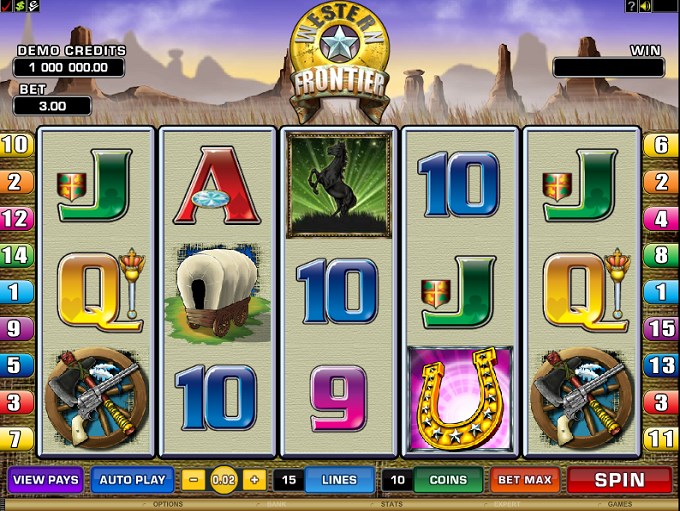Open the VIEW PAYS paytable
The height and width of the screenshot is (511, 680).
(46, 480)
